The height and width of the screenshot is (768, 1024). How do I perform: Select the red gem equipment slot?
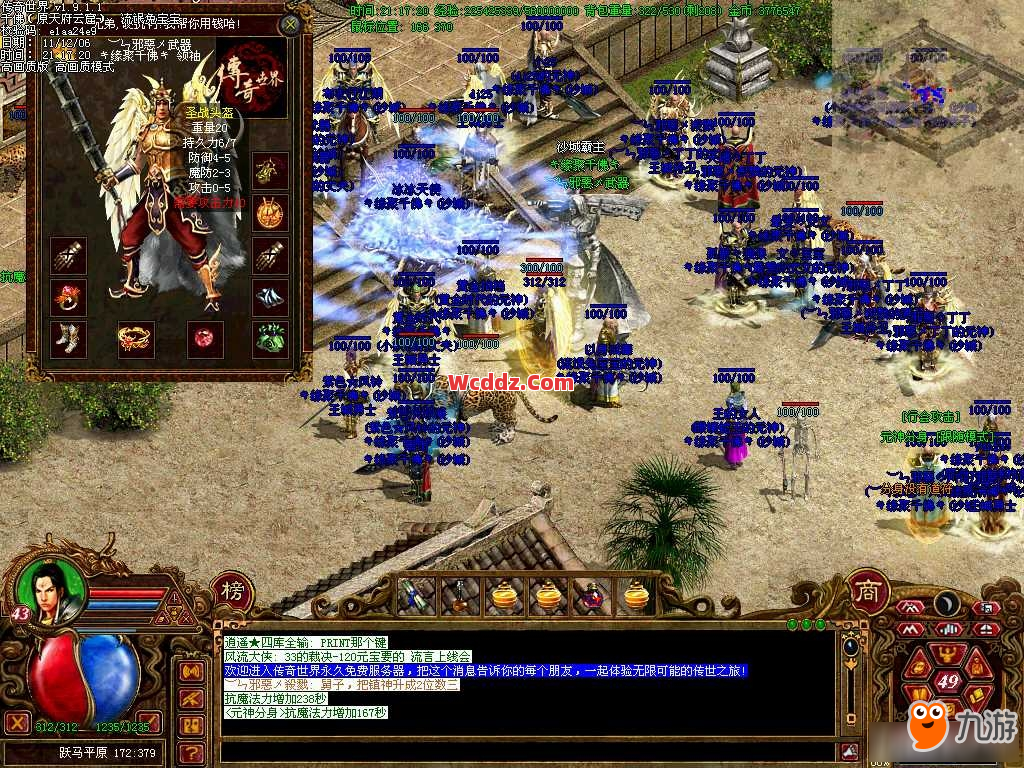pos(204,339)
